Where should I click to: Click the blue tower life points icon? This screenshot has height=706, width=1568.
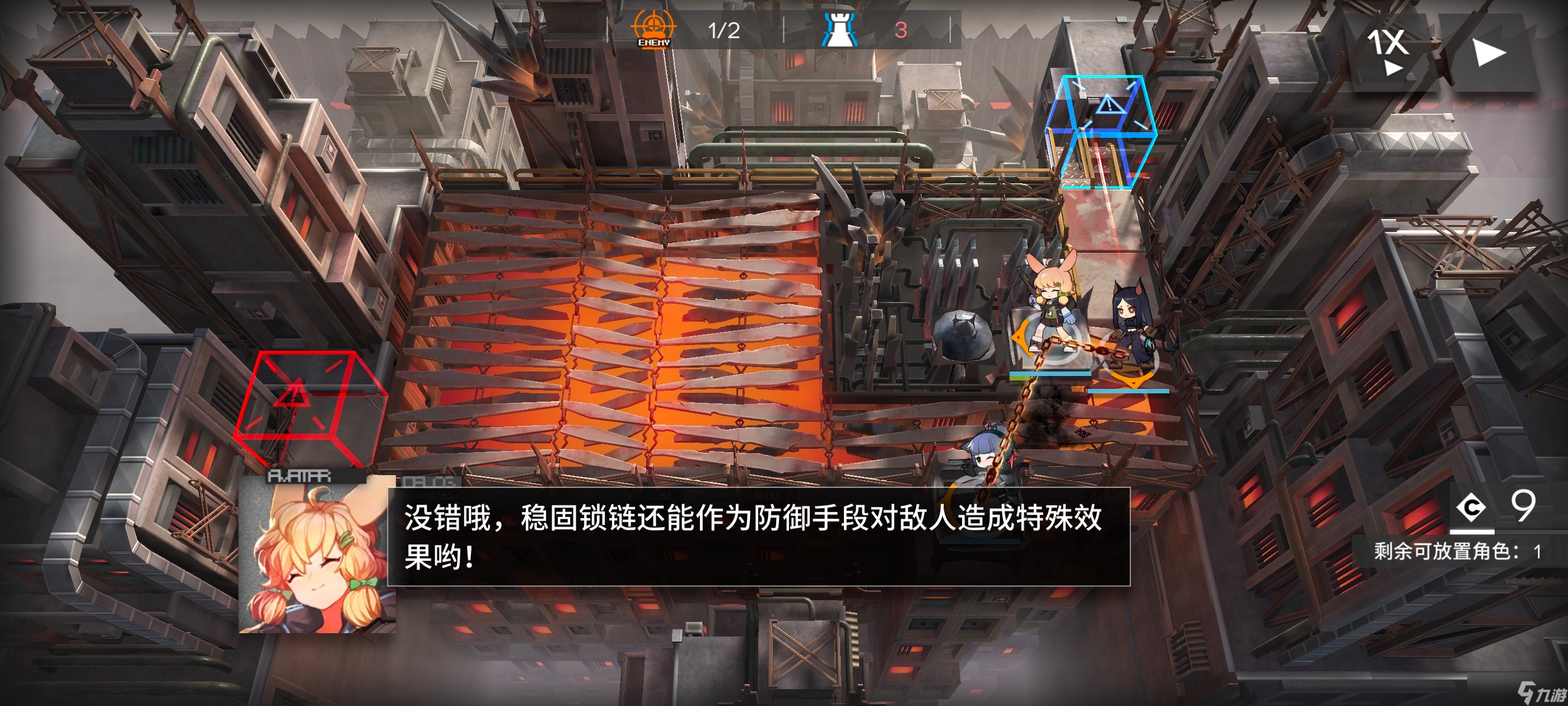coord(840,29)
